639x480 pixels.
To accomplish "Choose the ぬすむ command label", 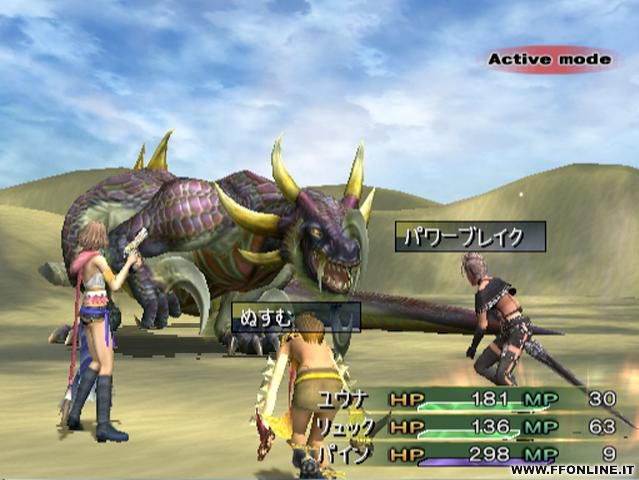I will coord(296,317).
